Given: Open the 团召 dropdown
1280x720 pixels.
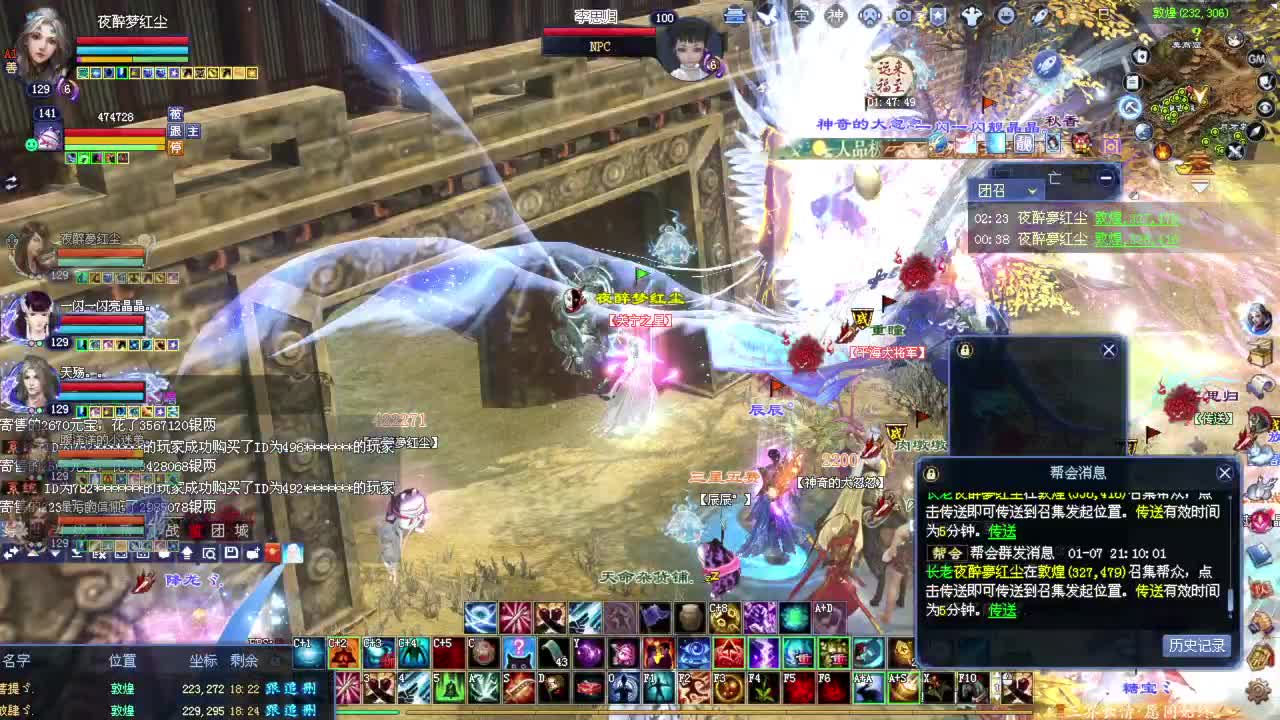Looking at the screenshot, I should coord(1031,190).
